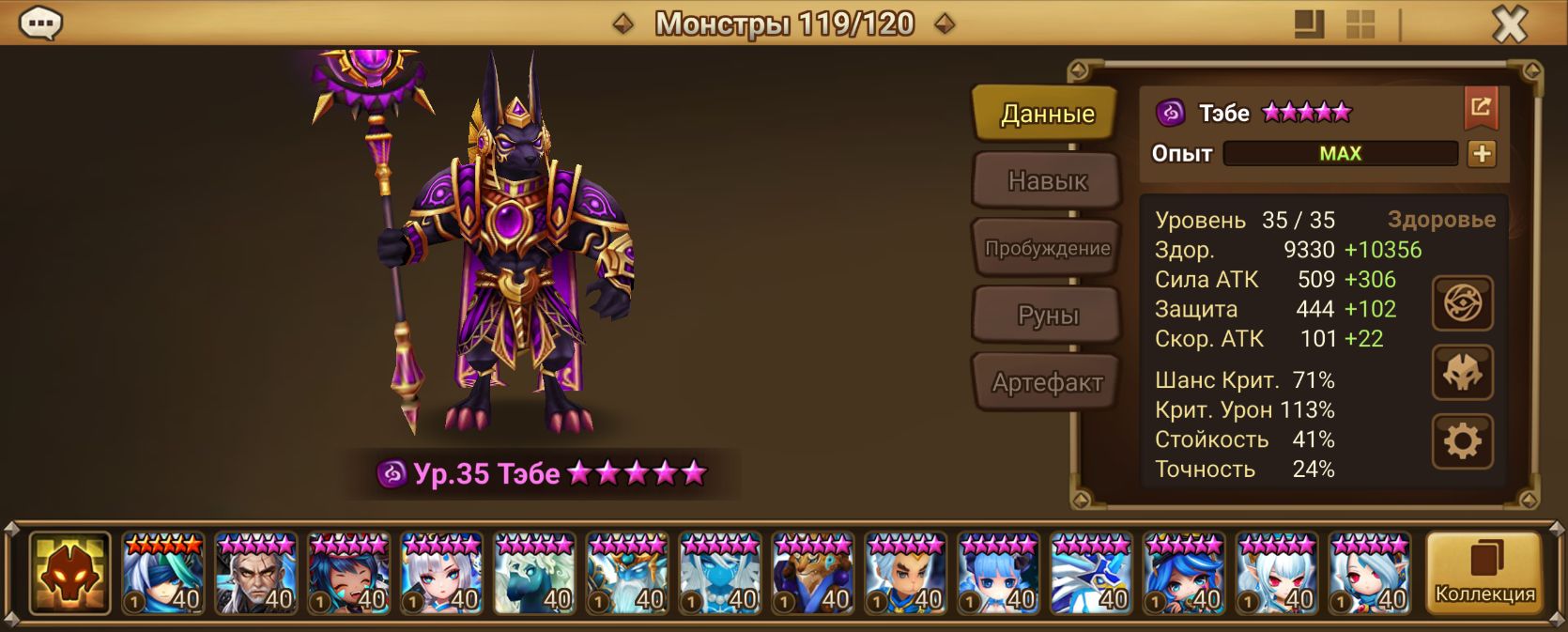
Task: Show the Руны tab
Action: point(1047,316)
